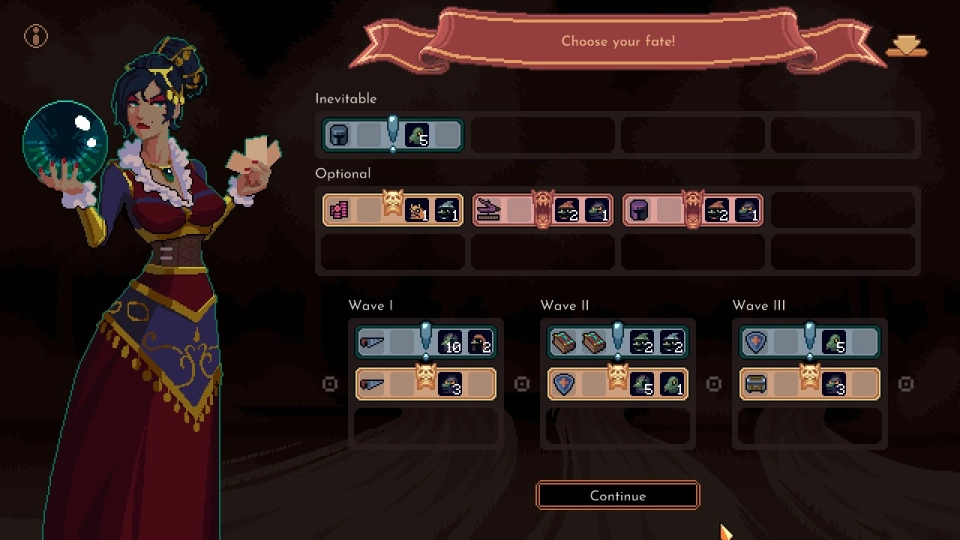960x540 pixels.
Task: Select Wave I orange saw card
Action: pyautogui.click(x=425, y=383)
